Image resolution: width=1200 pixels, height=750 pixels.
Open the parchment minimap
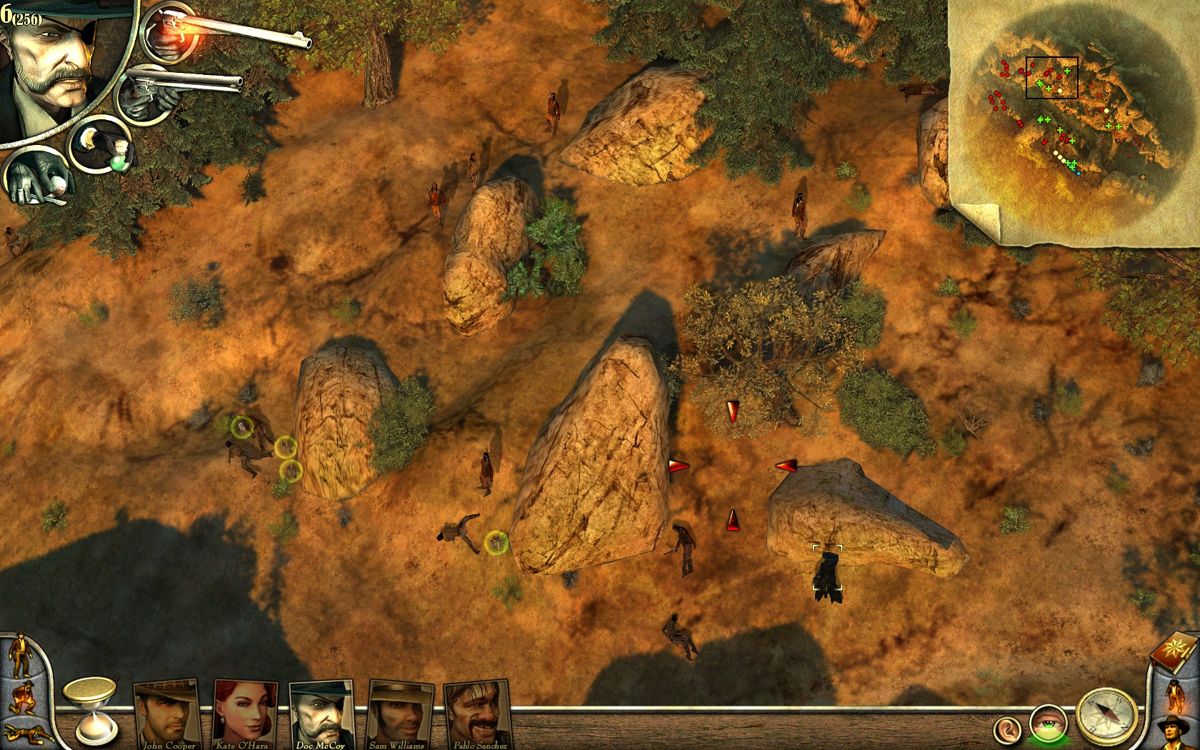pyautogui.click(x=1070, y=115)
